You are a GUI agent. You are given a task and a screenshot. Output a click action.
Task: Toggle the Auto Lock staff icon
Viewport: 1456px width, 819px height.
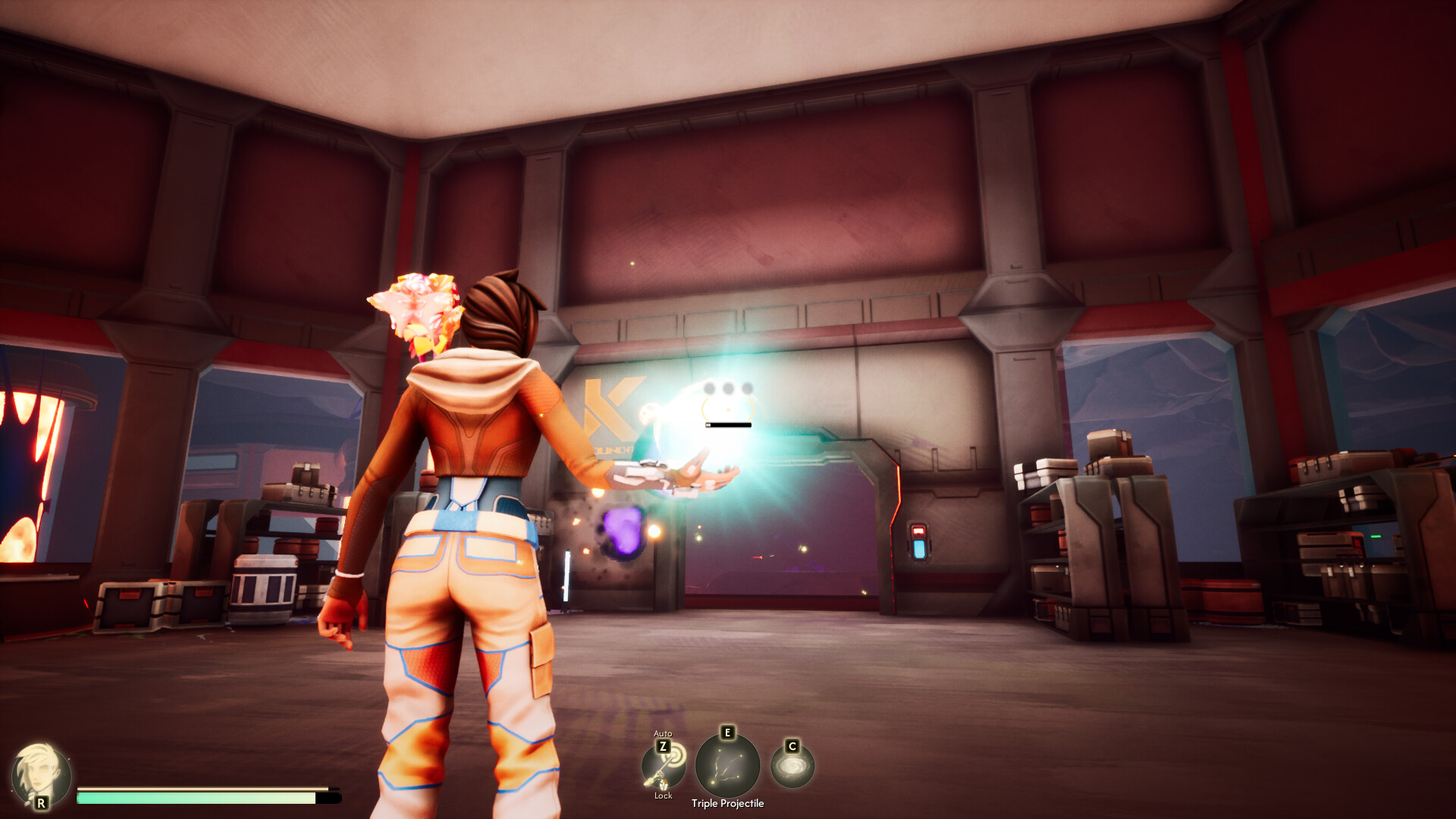point(664,767)
